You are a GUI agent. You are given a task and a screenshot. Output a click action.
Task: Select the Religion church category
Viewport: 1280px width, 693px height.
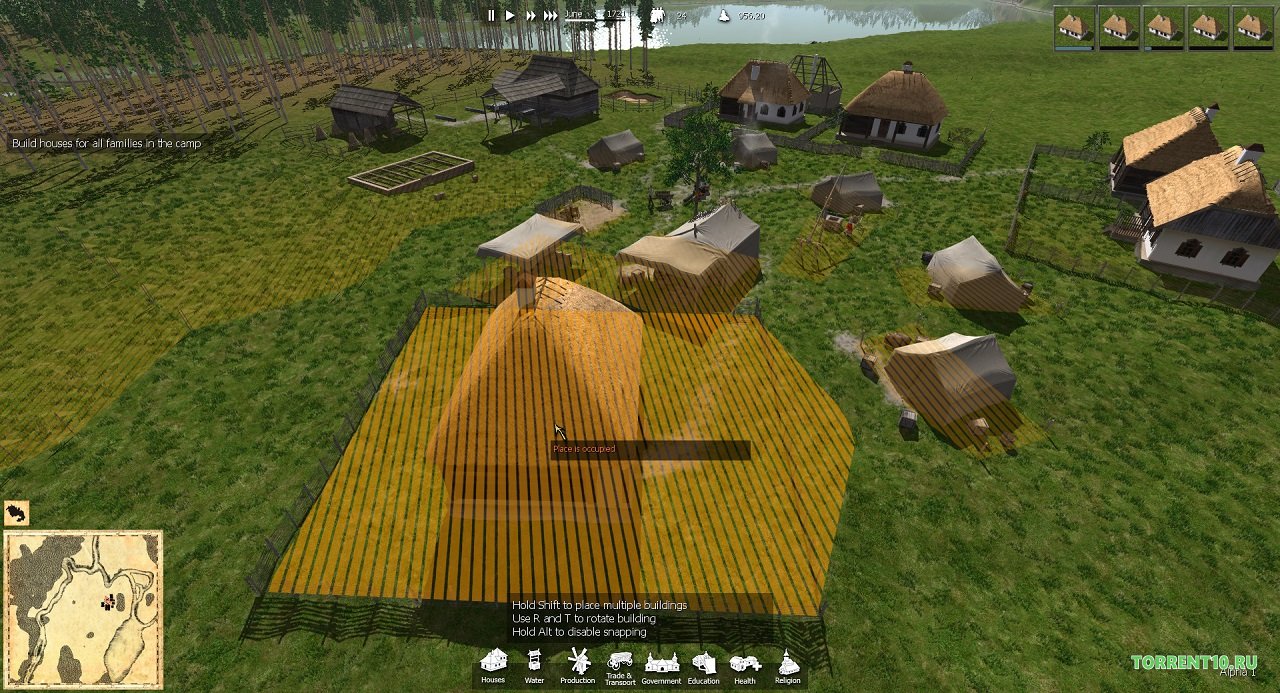point(788,665)
